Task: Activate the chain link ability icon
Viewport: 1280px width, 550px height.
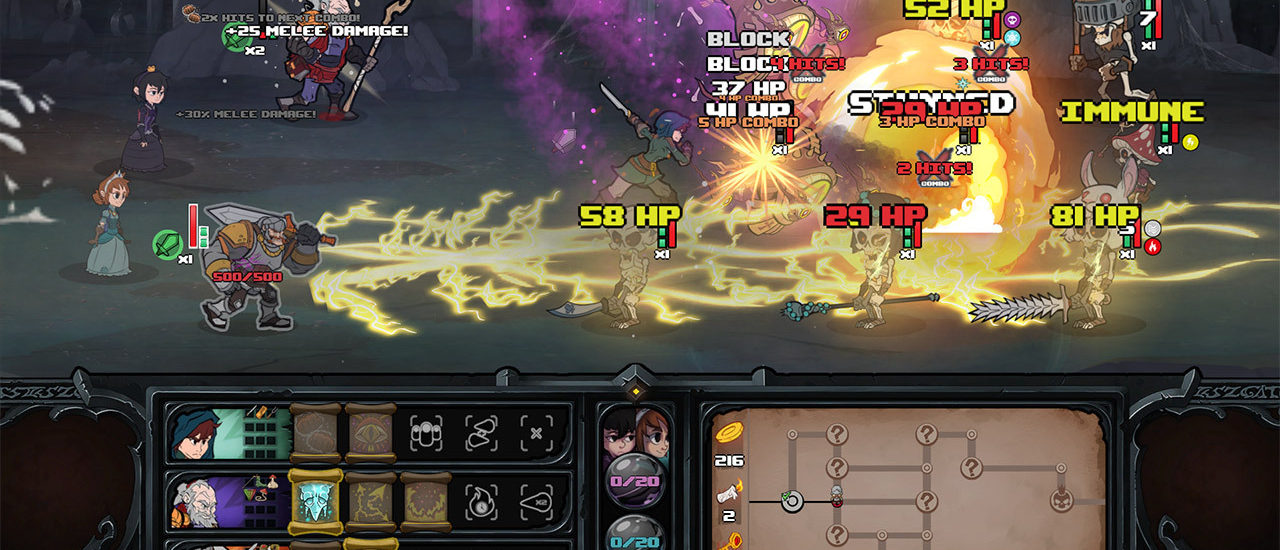Action: pyautogui.click(x=481, y=432)
